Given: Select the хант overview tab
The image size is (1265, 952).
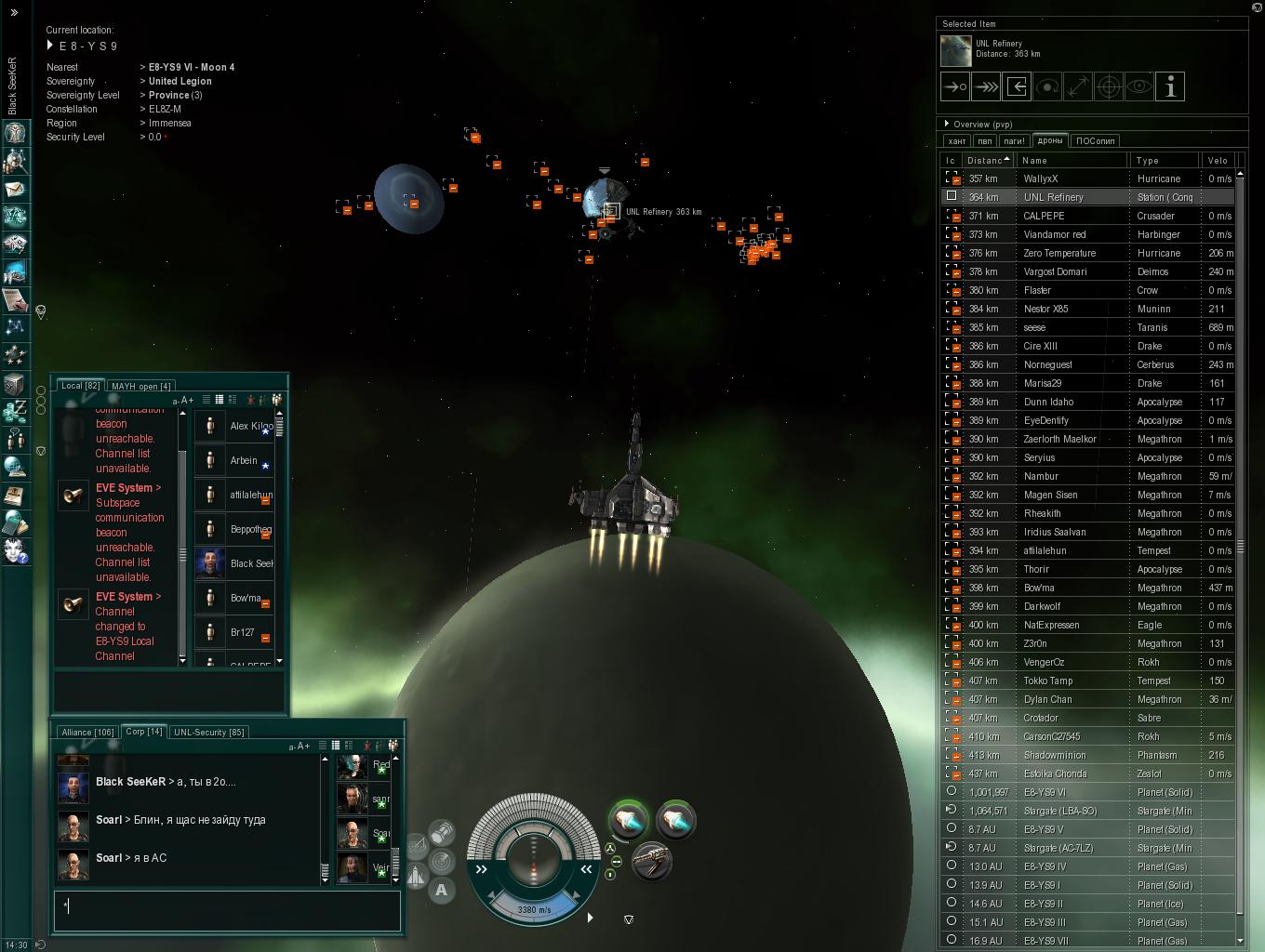Looking at the screenshot, I should pos(956,141).
